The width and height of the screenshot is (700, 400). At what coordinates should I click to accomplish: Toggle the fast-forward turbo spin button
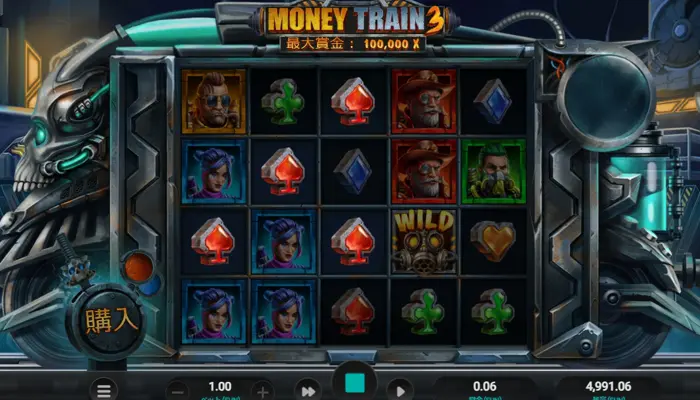tap(309, 390)
